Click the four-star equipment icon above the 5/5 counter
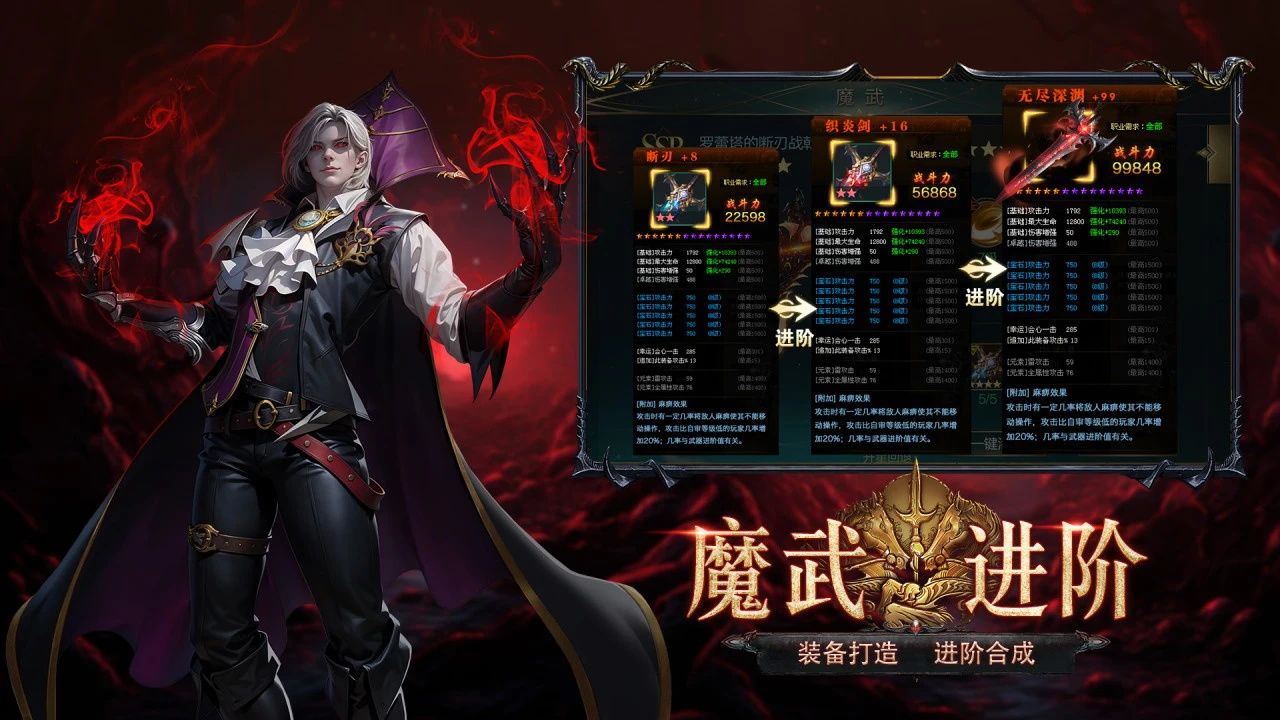This screenshot has width=1280, height=720. (987, 366)
